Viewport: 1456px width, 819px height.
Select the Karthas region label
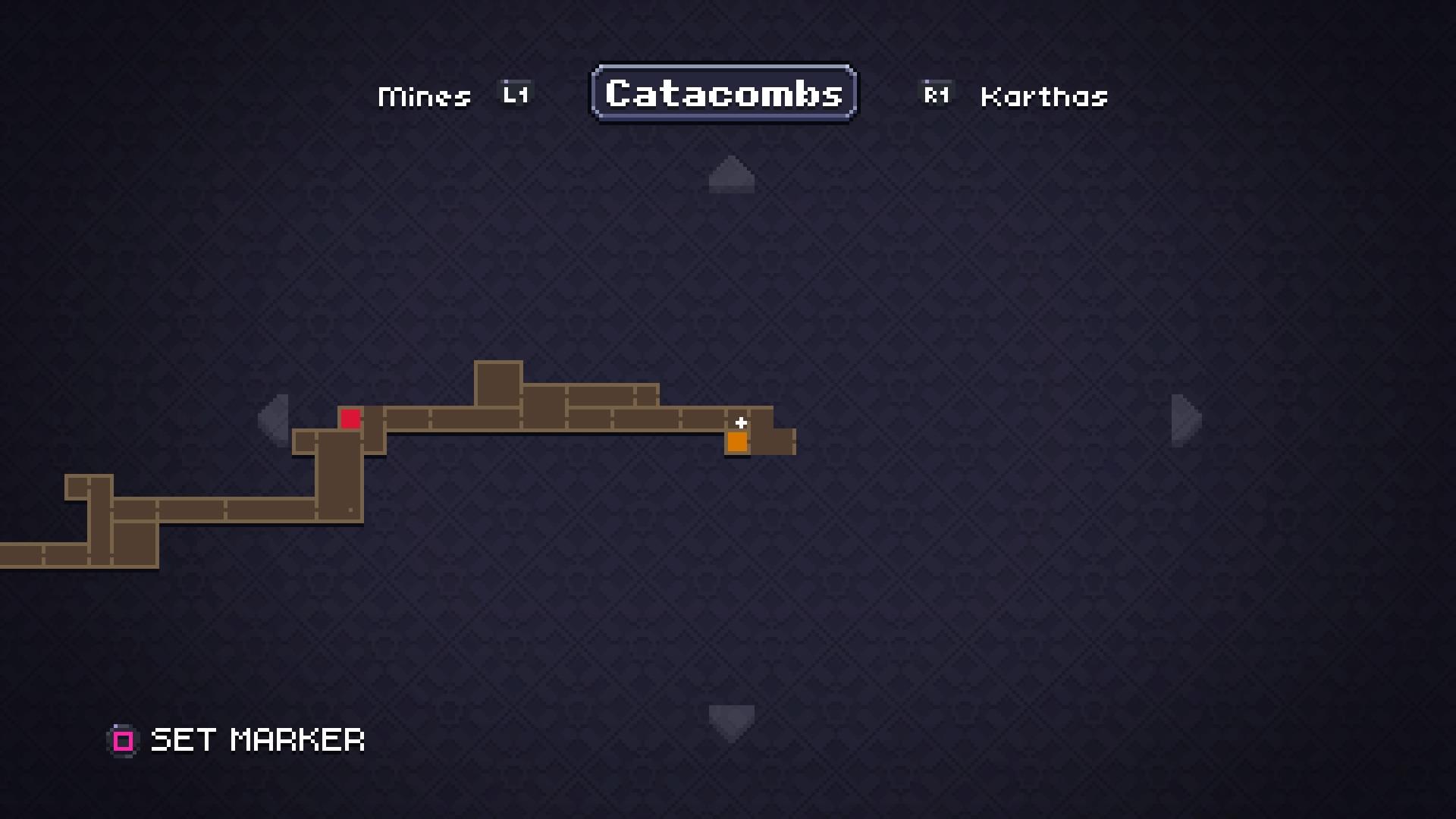(x=1043, y=96)
